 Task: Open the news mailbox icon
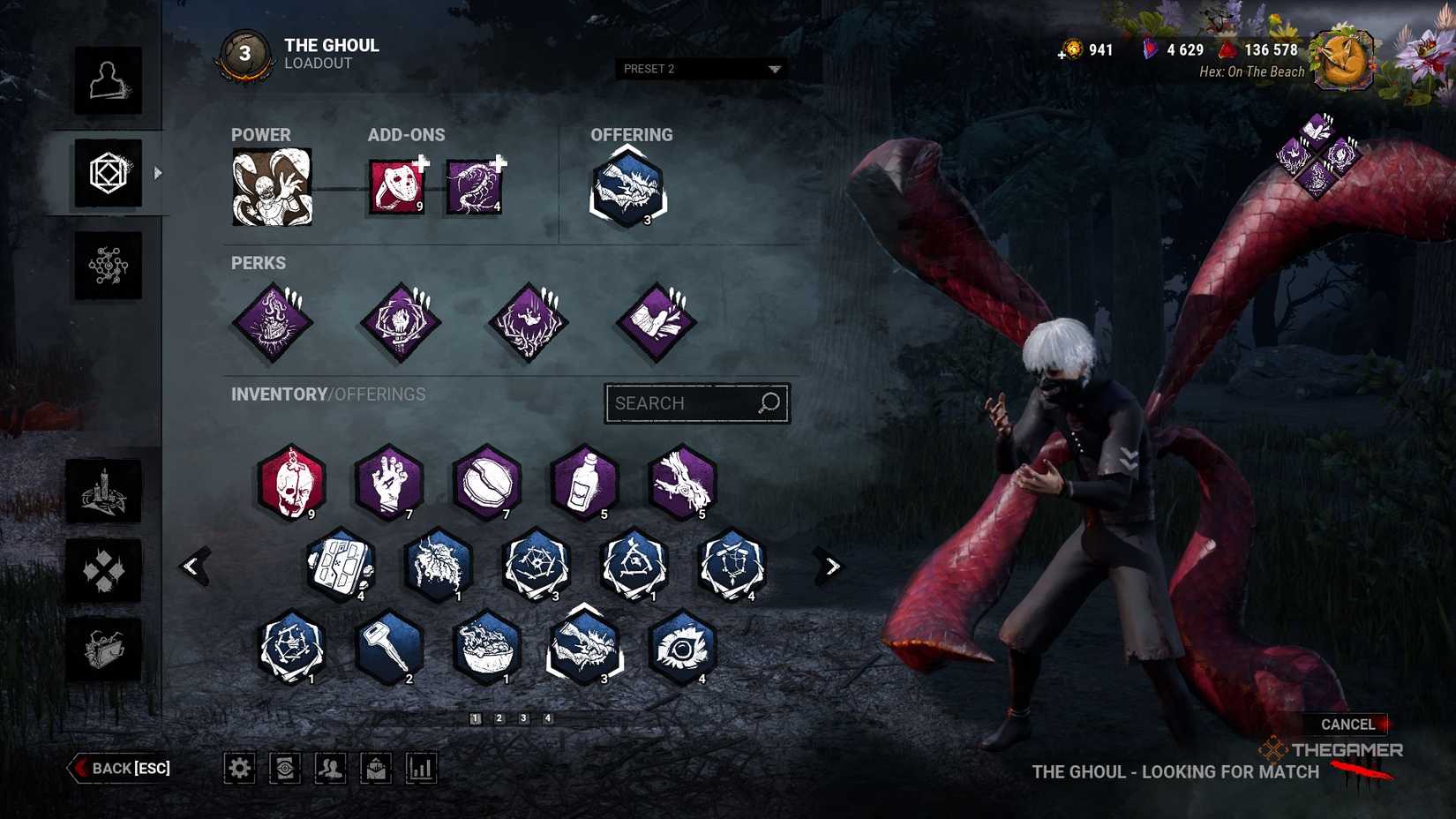point(377,768)
